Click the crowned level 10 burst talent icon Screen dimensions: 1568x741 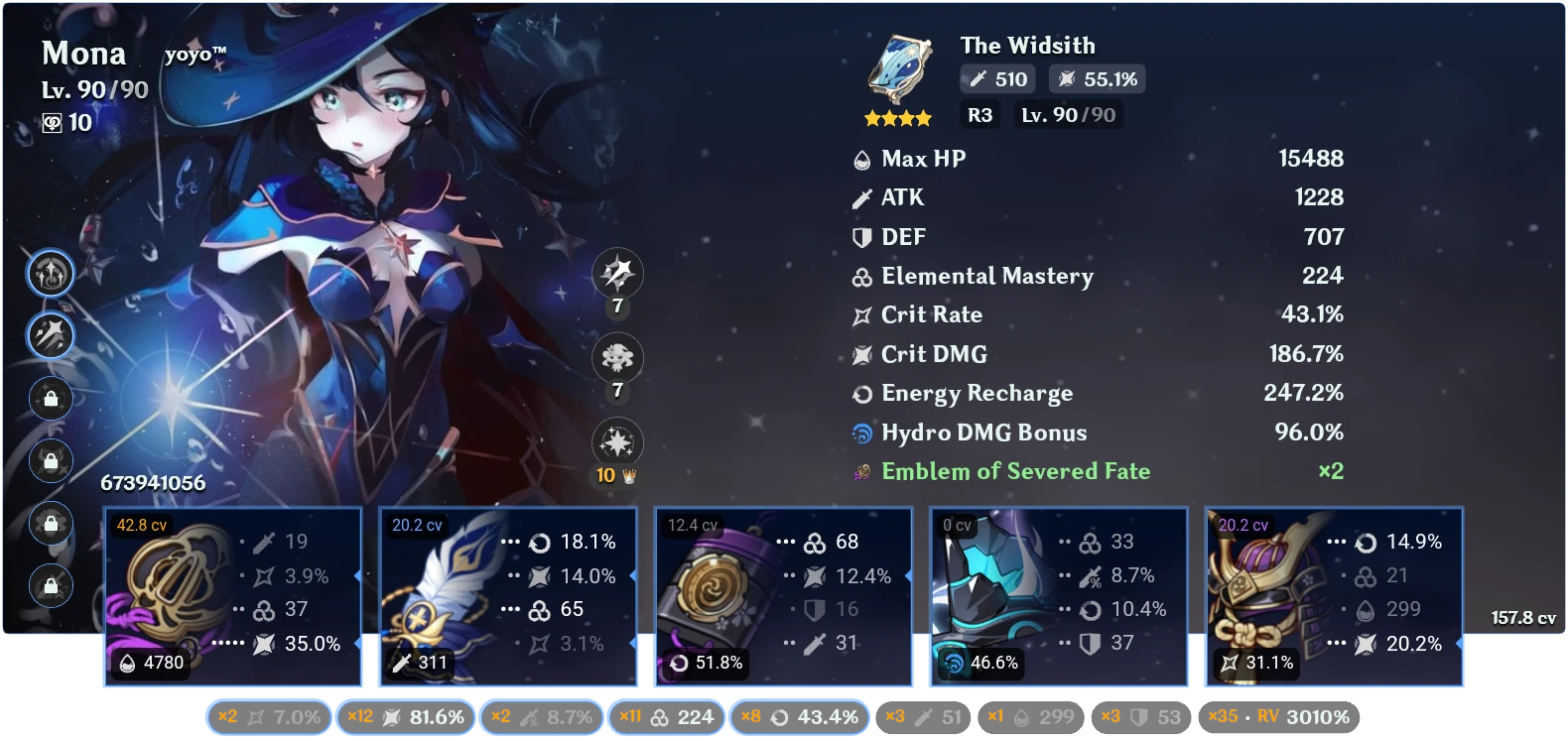click(615, 442)
